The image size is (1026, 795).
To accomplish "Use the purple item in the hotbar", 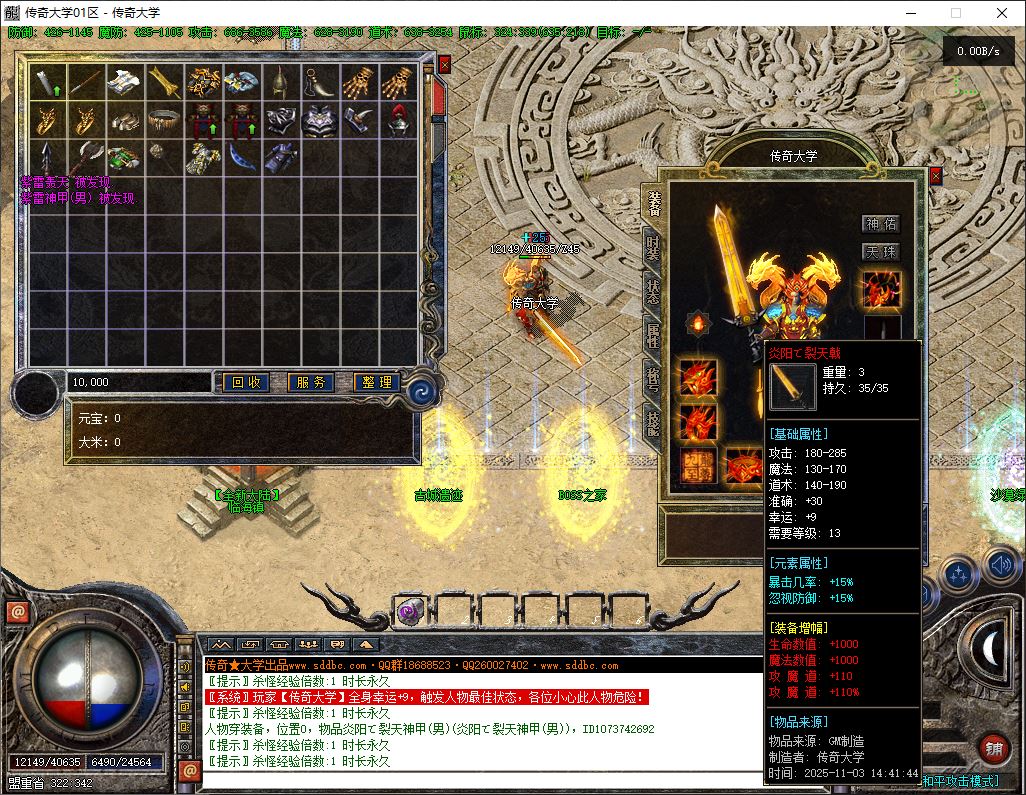I will 407,612.
